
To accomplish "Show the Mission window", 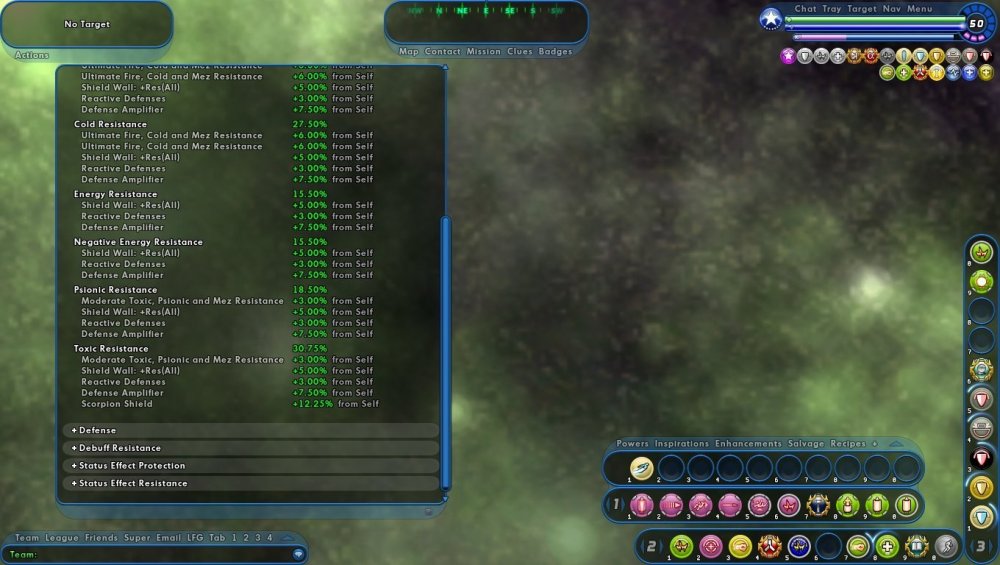I will (x=483, y=51).
